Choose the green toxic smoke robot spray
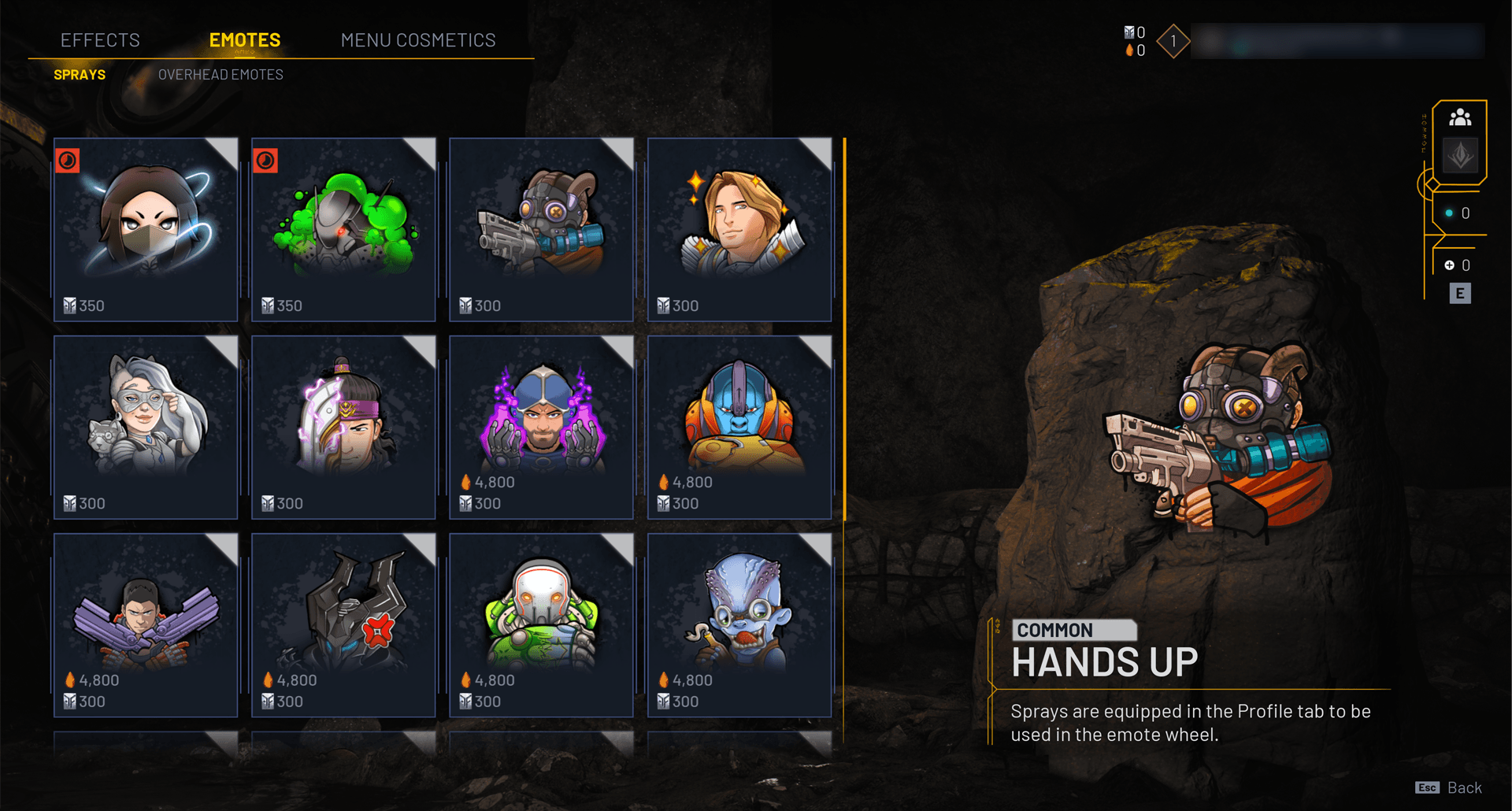Image resolution: width=1512 pixels, height=811 pixels. tap(343, 229)
